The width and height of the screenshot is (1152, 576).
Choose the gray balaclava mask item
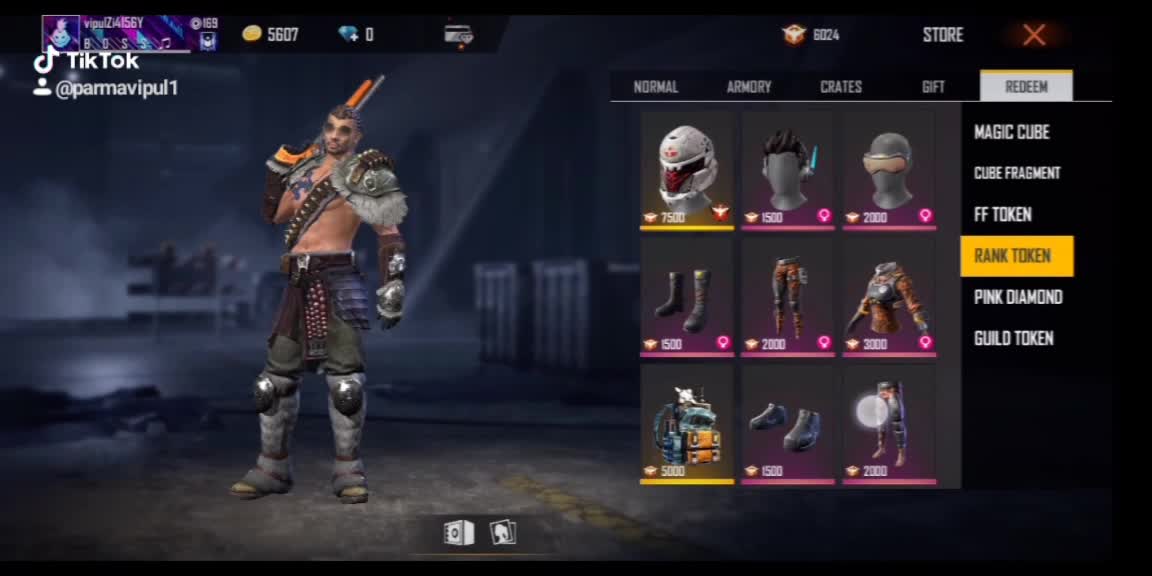point(889,169)
